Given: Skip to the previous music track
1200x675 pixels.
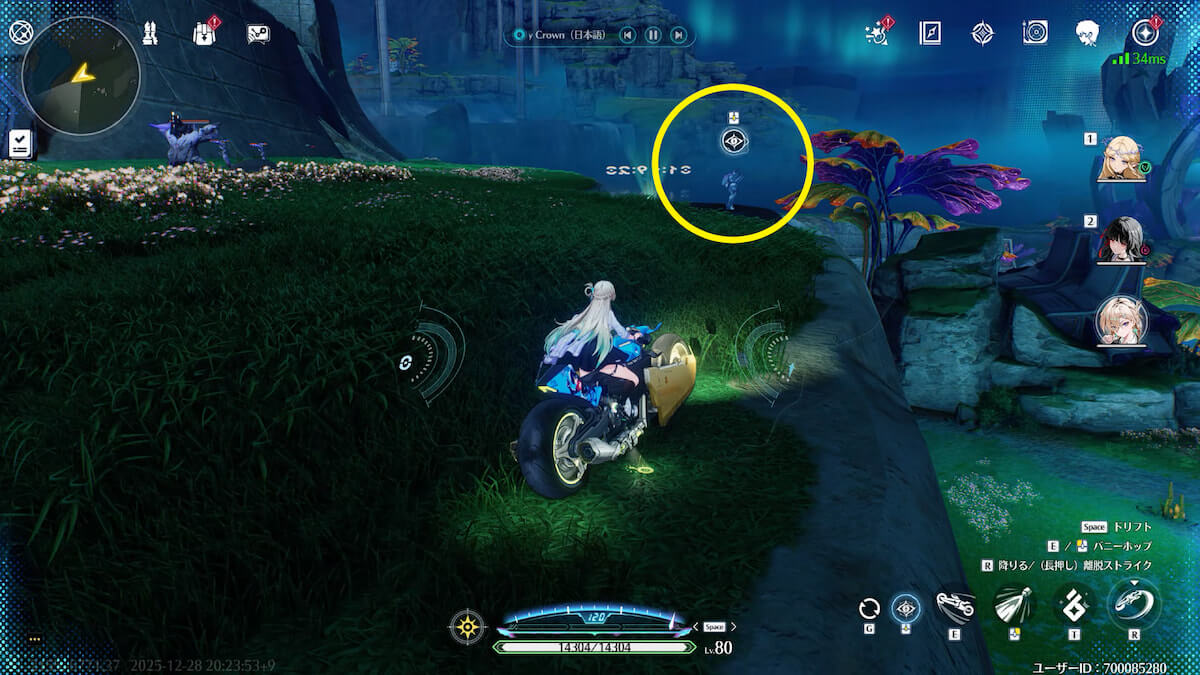Looking at the screenshot, I should click(x=627, y=35).
